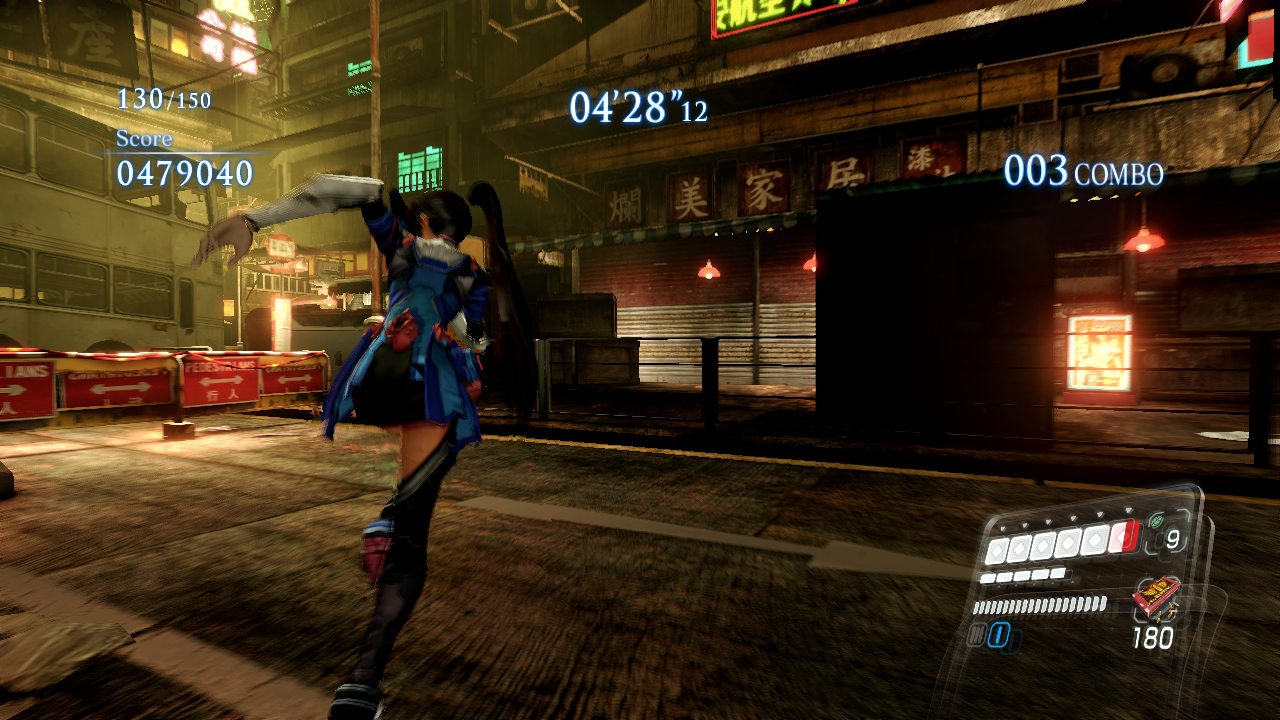Click the green herb icon in the HUD
The image size is (1280, 720).
point(1156,521)
